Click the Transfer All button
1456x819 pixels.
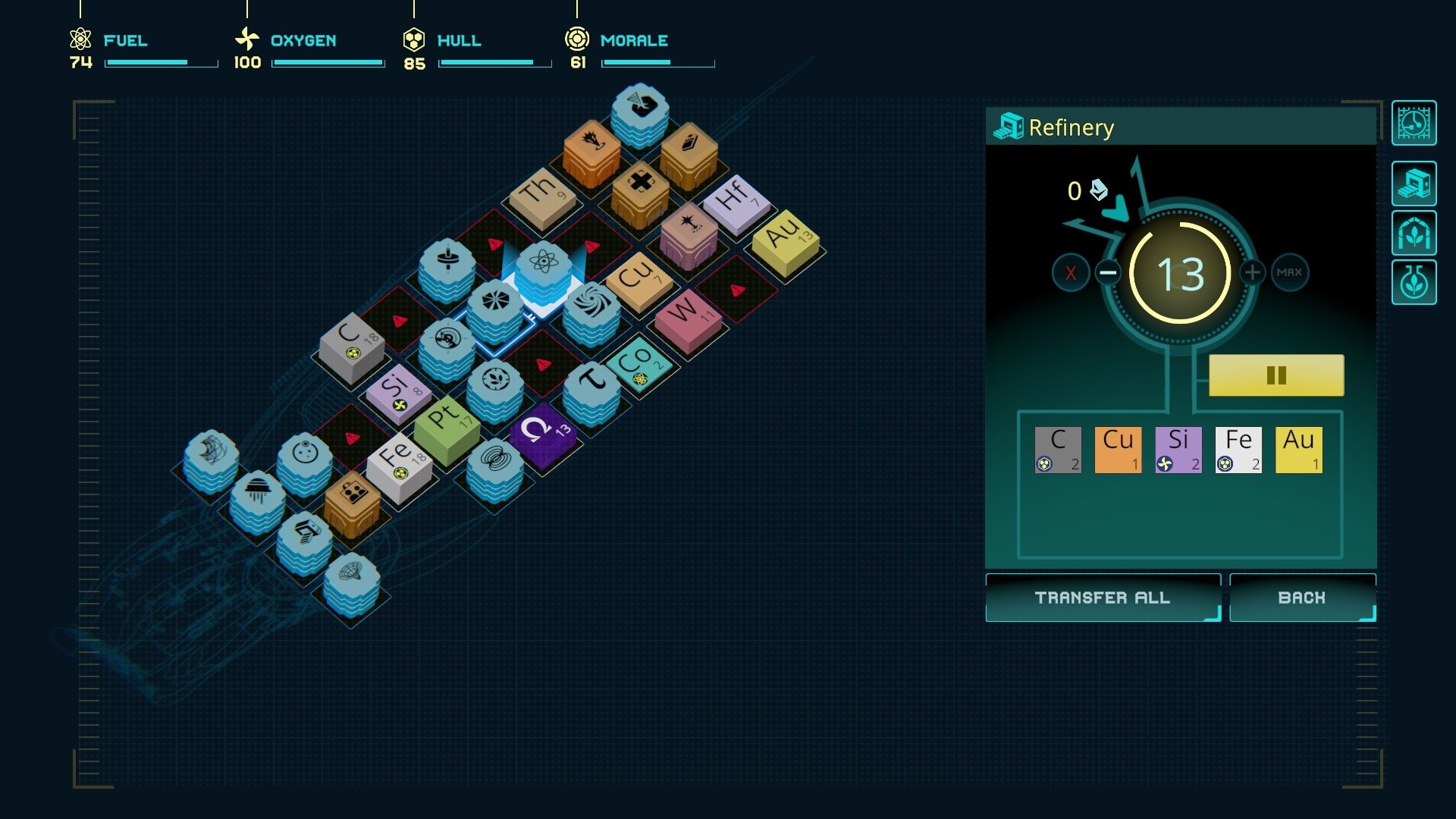click(1103, 598)
